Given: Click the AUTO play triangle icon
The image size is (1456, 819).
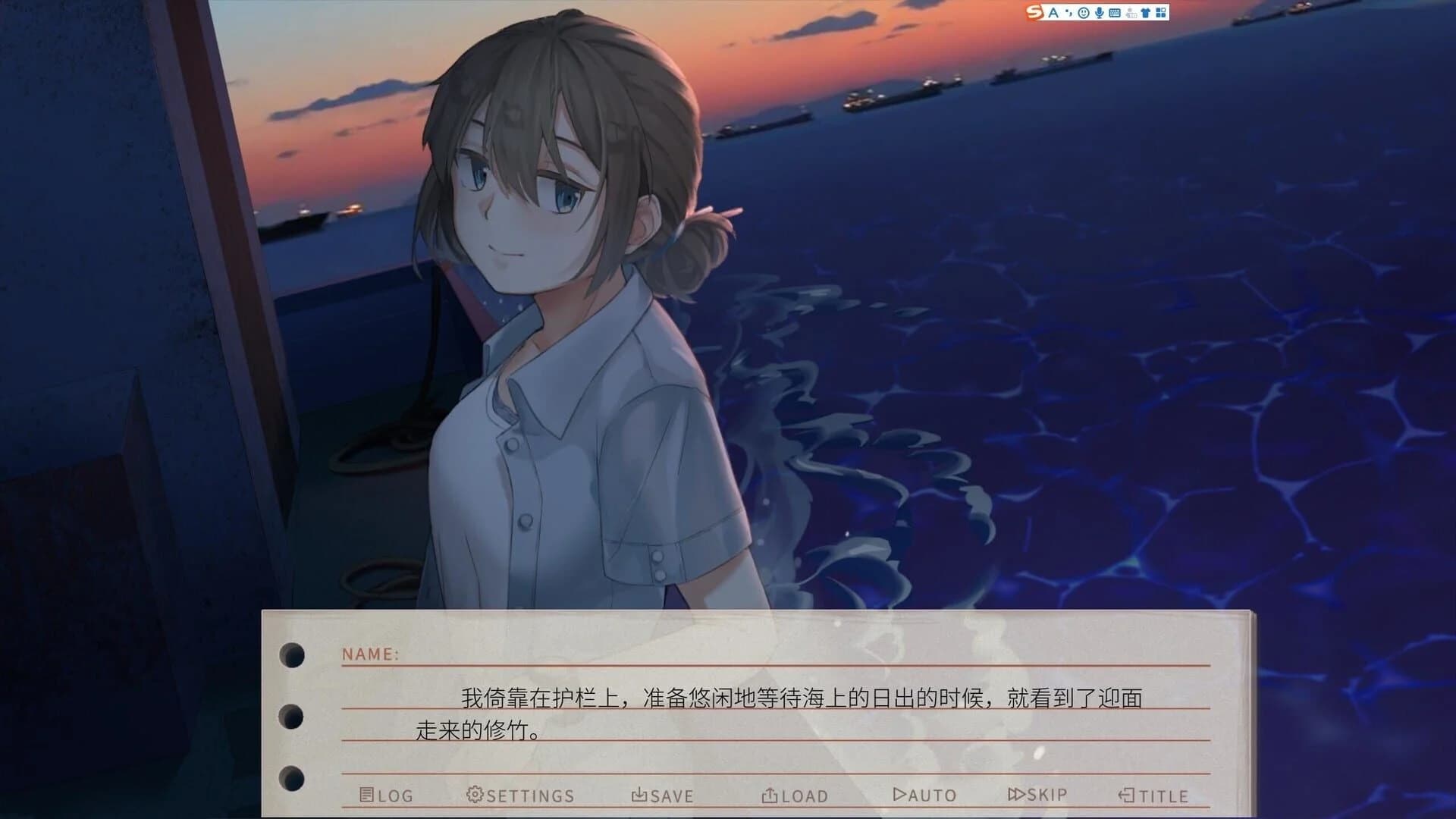Looking at the screenshot, I should point(900,793).
